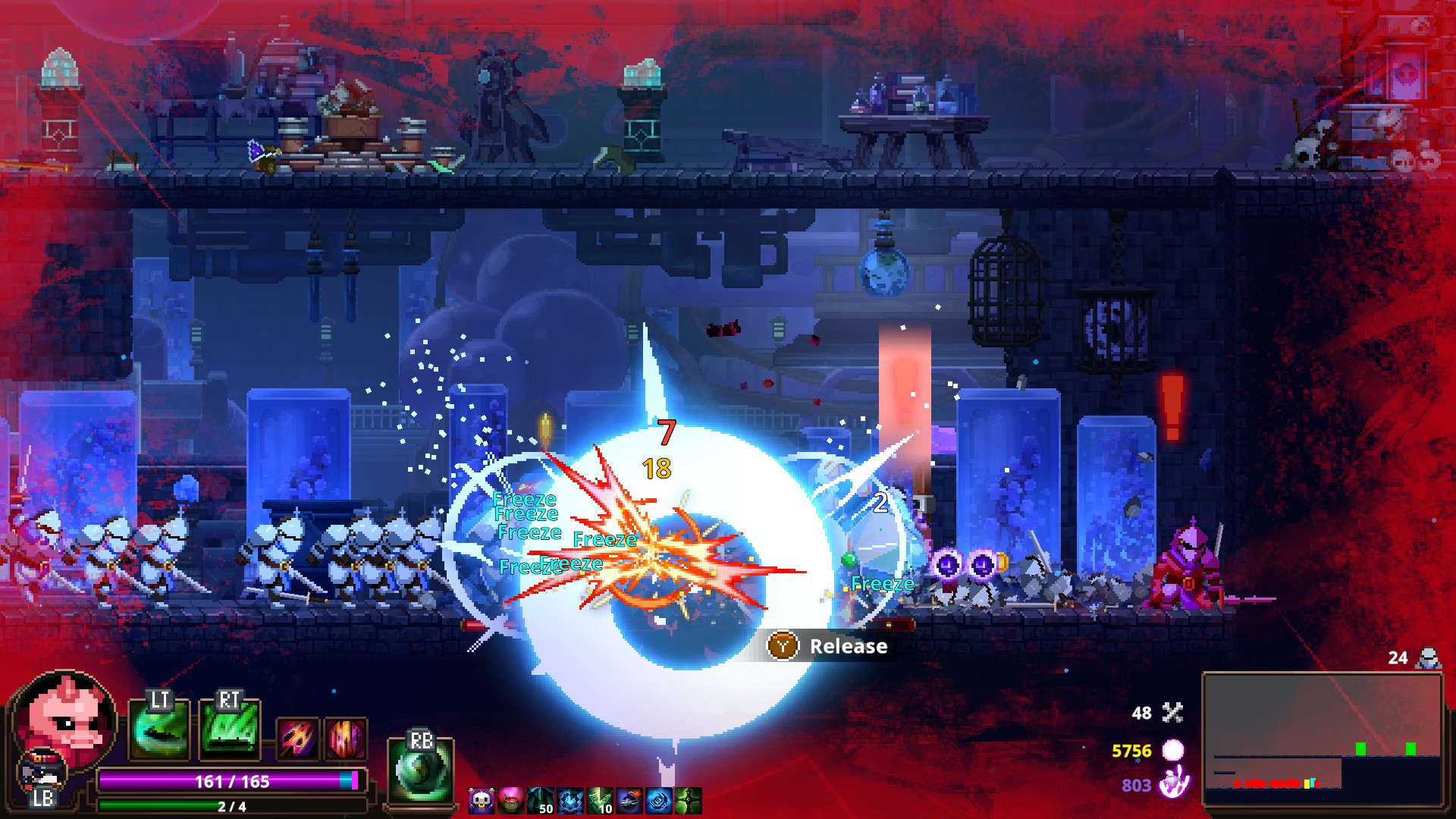Select the green cross item icon

(x=689, y=801)
